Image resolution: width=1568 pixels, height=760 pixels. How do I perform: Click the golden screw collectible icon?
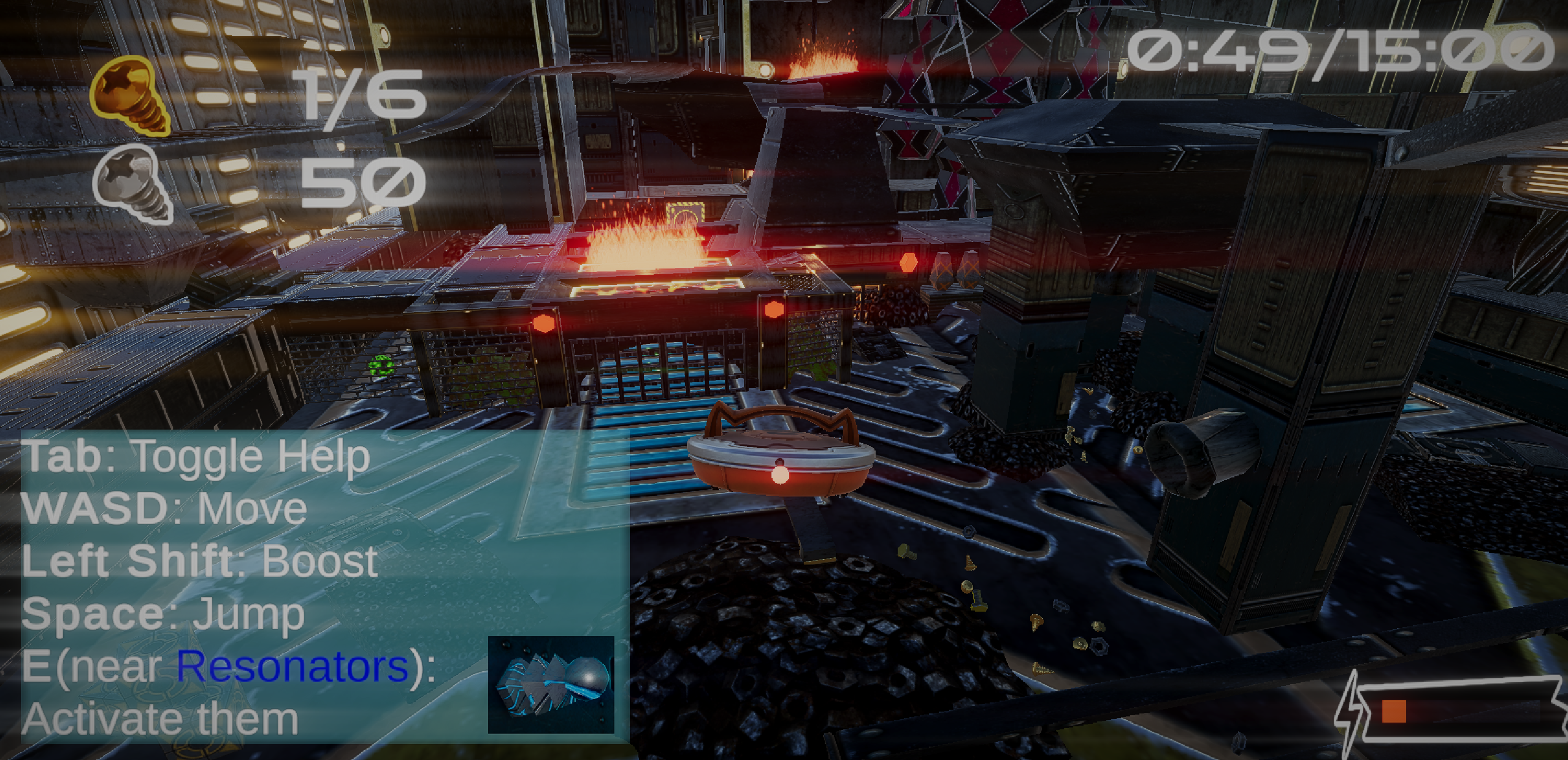(130, 95)
